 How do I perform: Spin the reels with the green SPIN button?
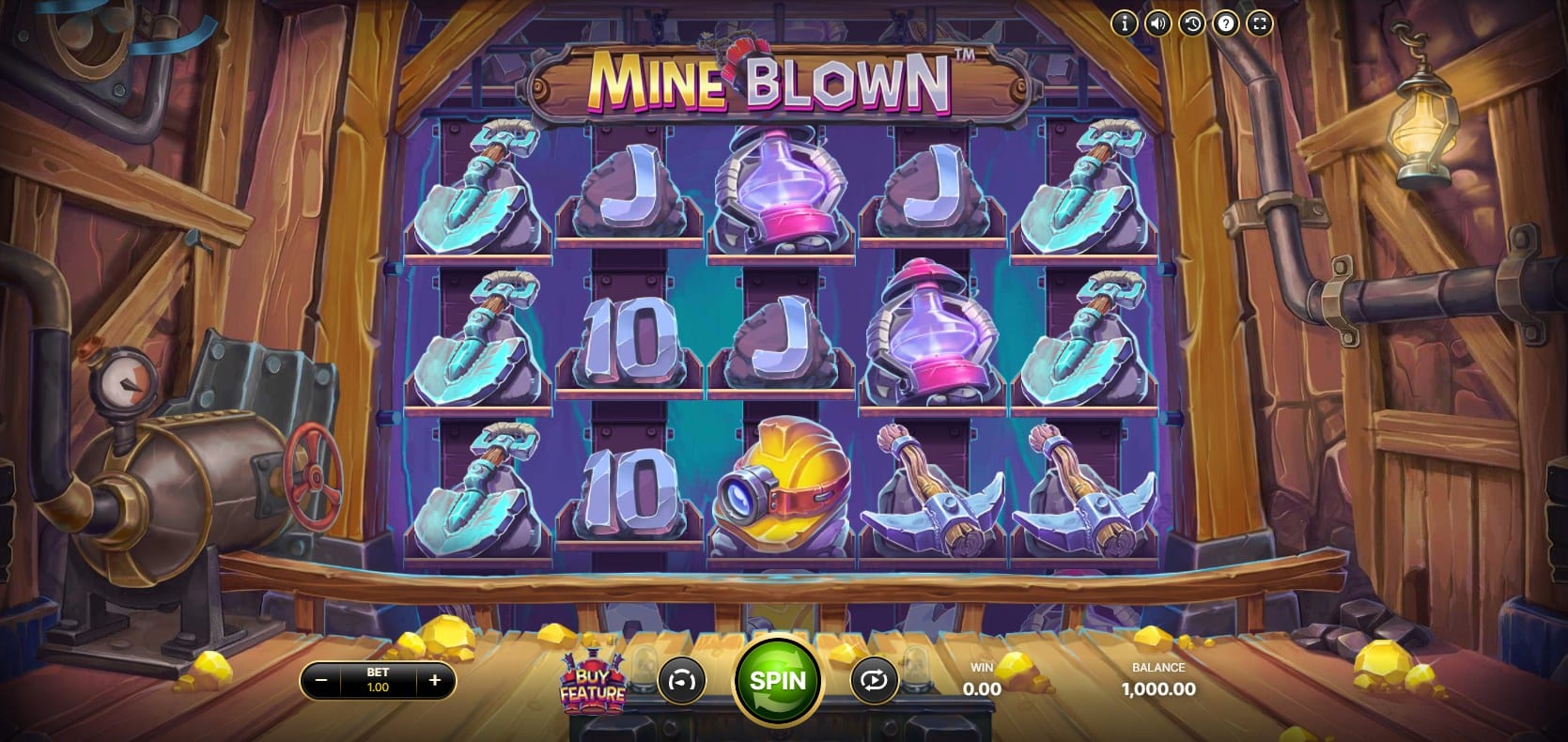point(778,679)
